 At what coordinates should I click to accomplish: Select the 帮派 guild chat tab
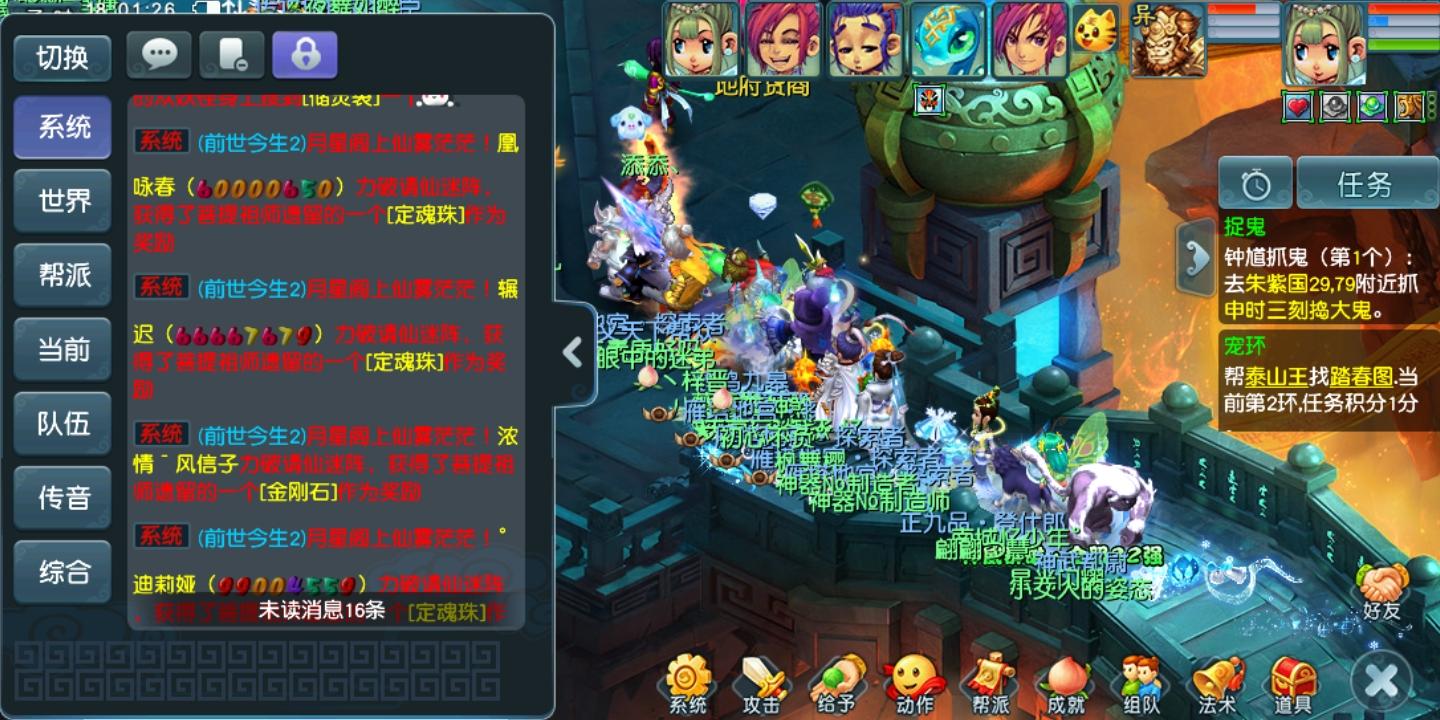click(x=62, y=275)
